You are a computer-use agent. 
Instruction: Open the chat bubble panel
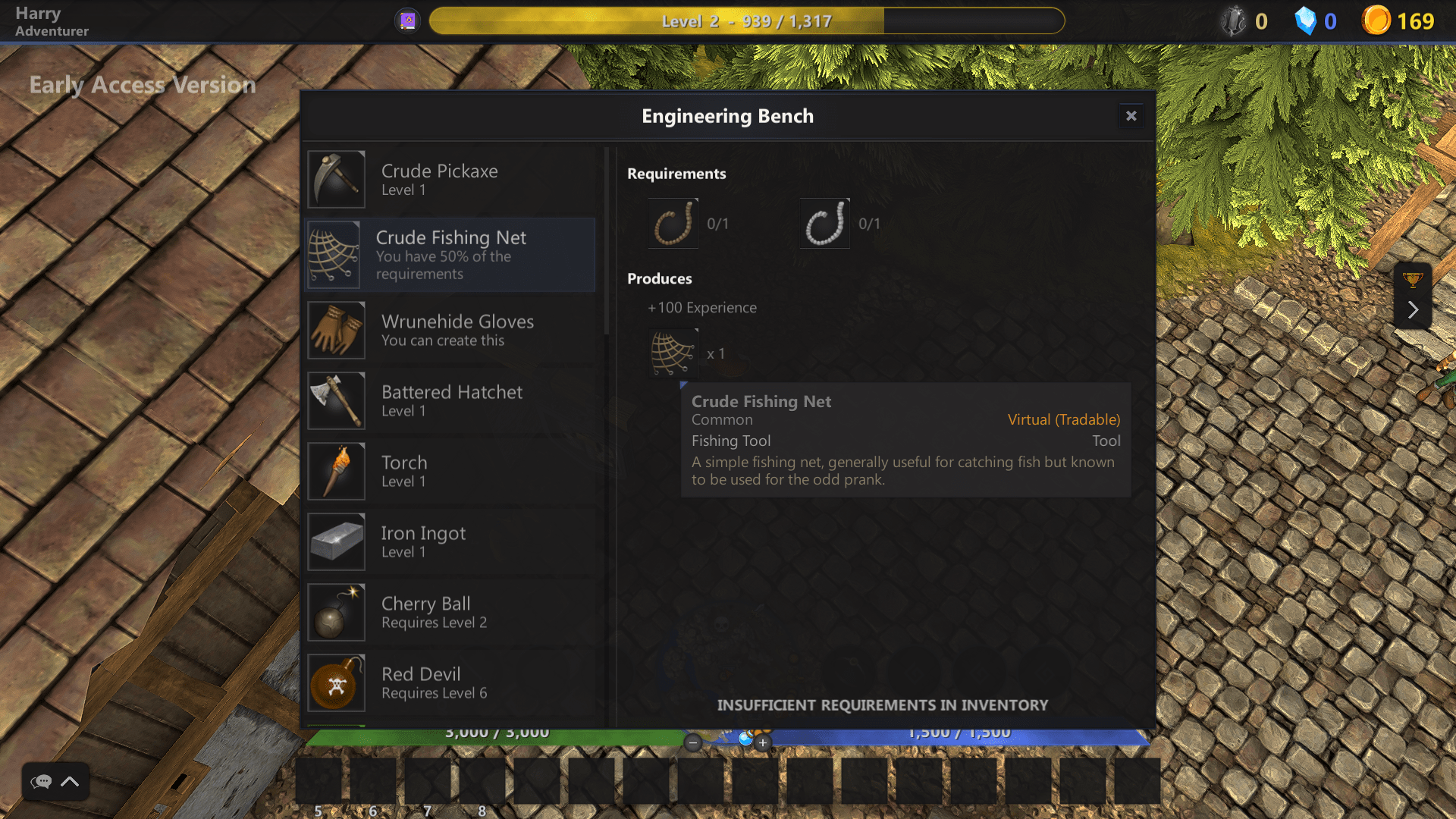coord(42,782)
